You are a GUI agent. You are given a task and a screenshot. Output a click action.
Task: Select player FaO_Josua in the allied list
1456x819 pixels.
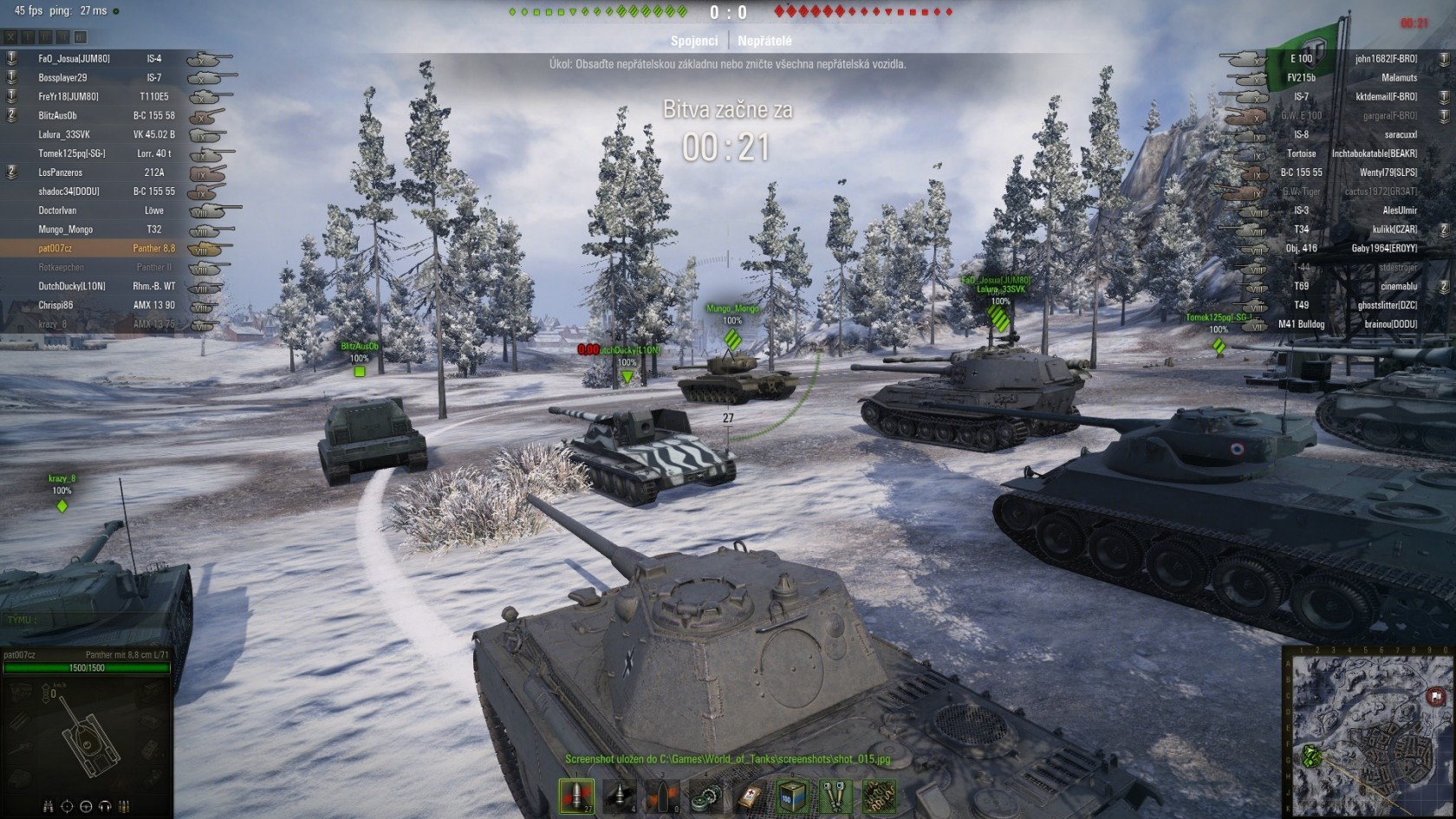[x=74, y=59]
